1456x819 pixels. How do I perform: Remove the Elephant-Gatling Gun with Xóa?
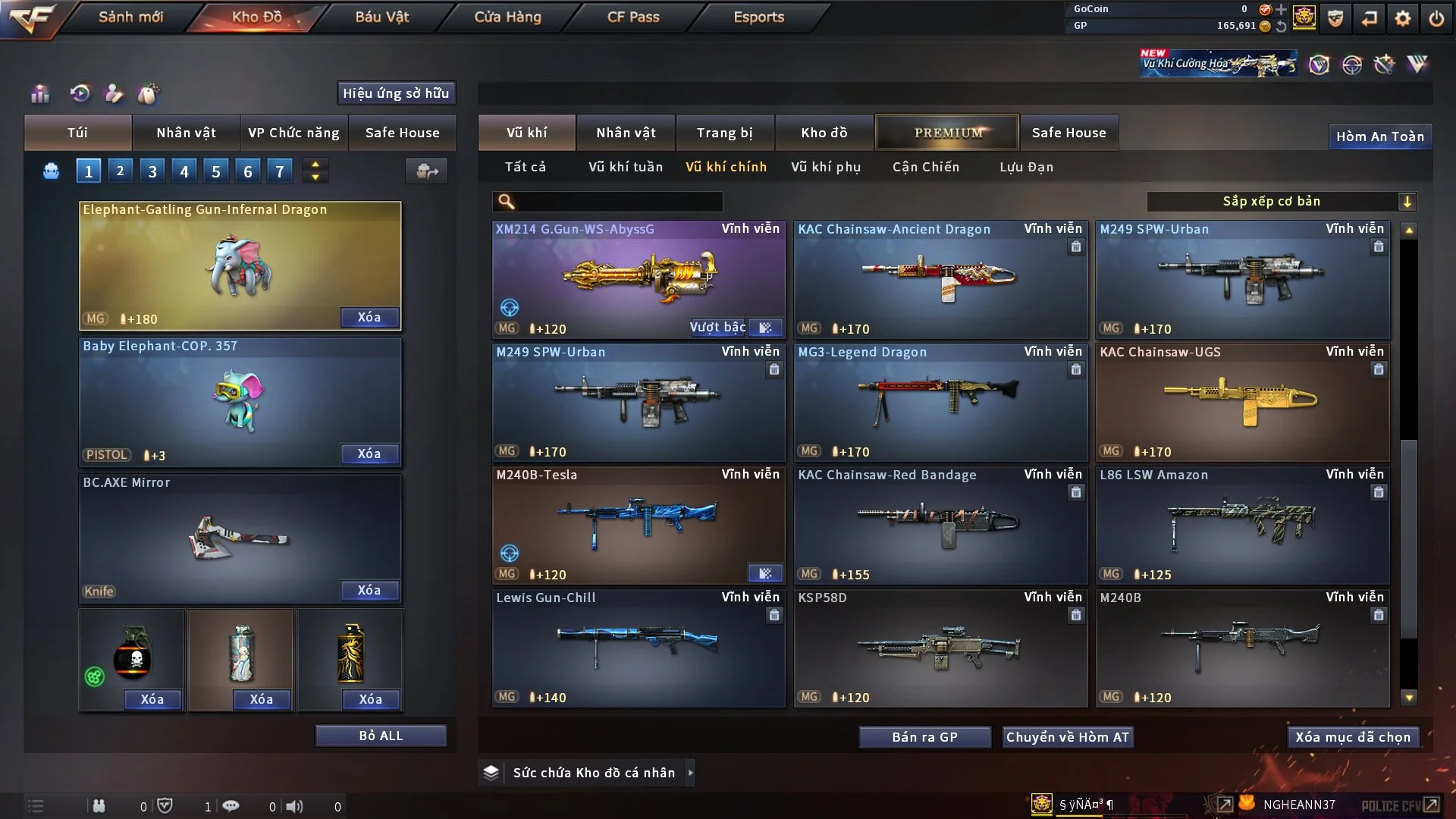pos(369,317)
